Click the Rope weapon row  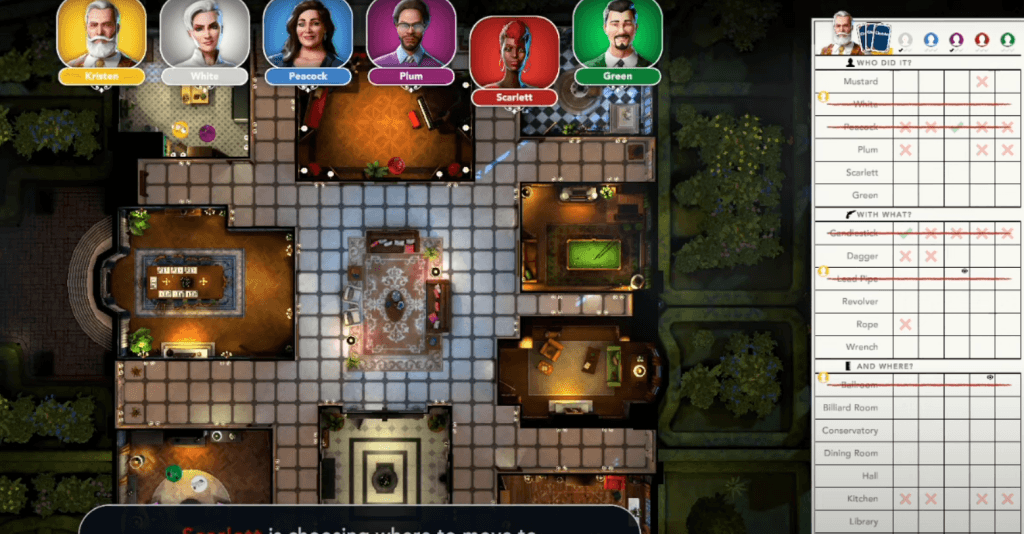[x=860, y=324]
